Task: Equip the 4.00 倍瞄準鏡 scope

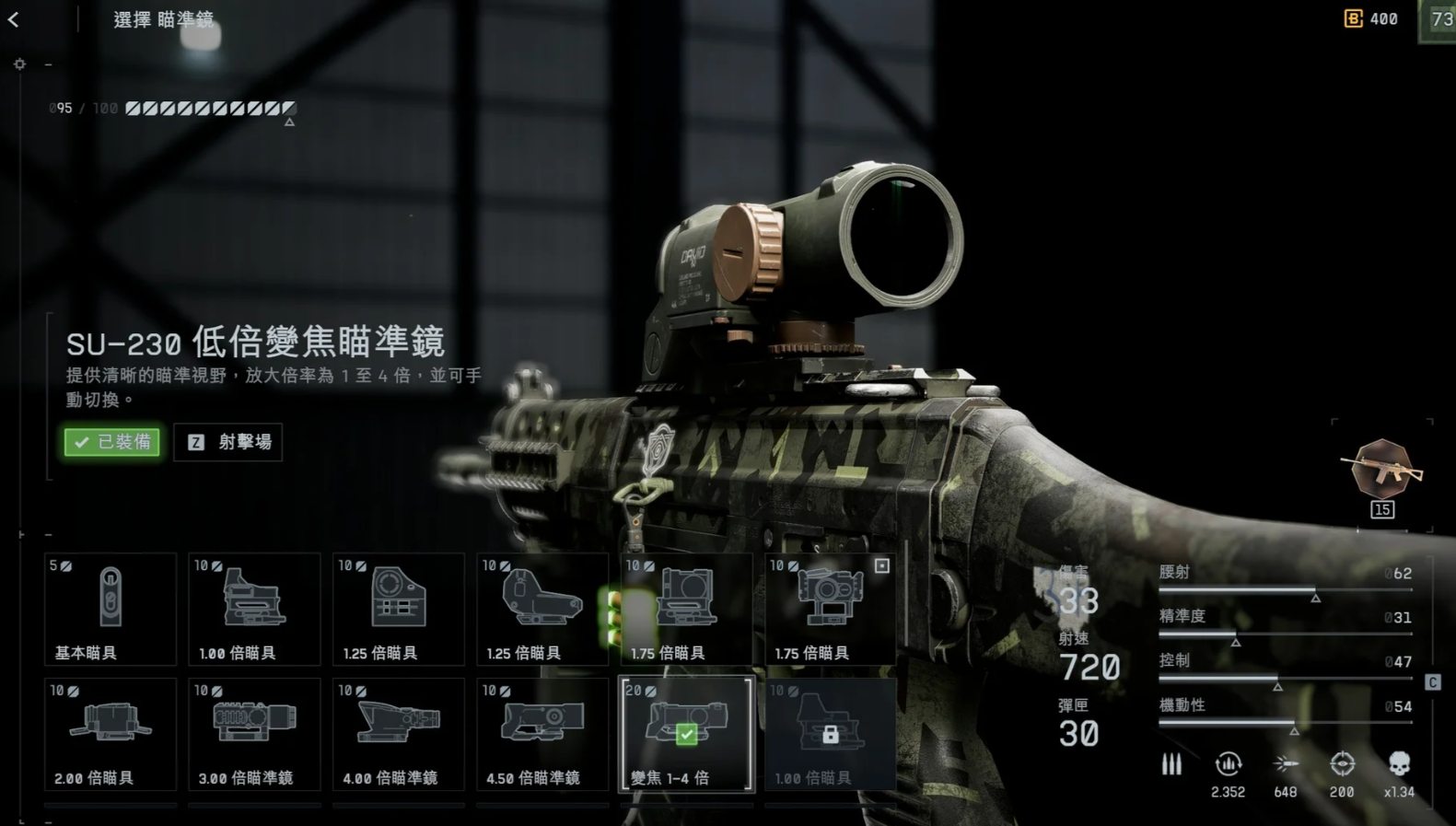Action: click(399, 734)
